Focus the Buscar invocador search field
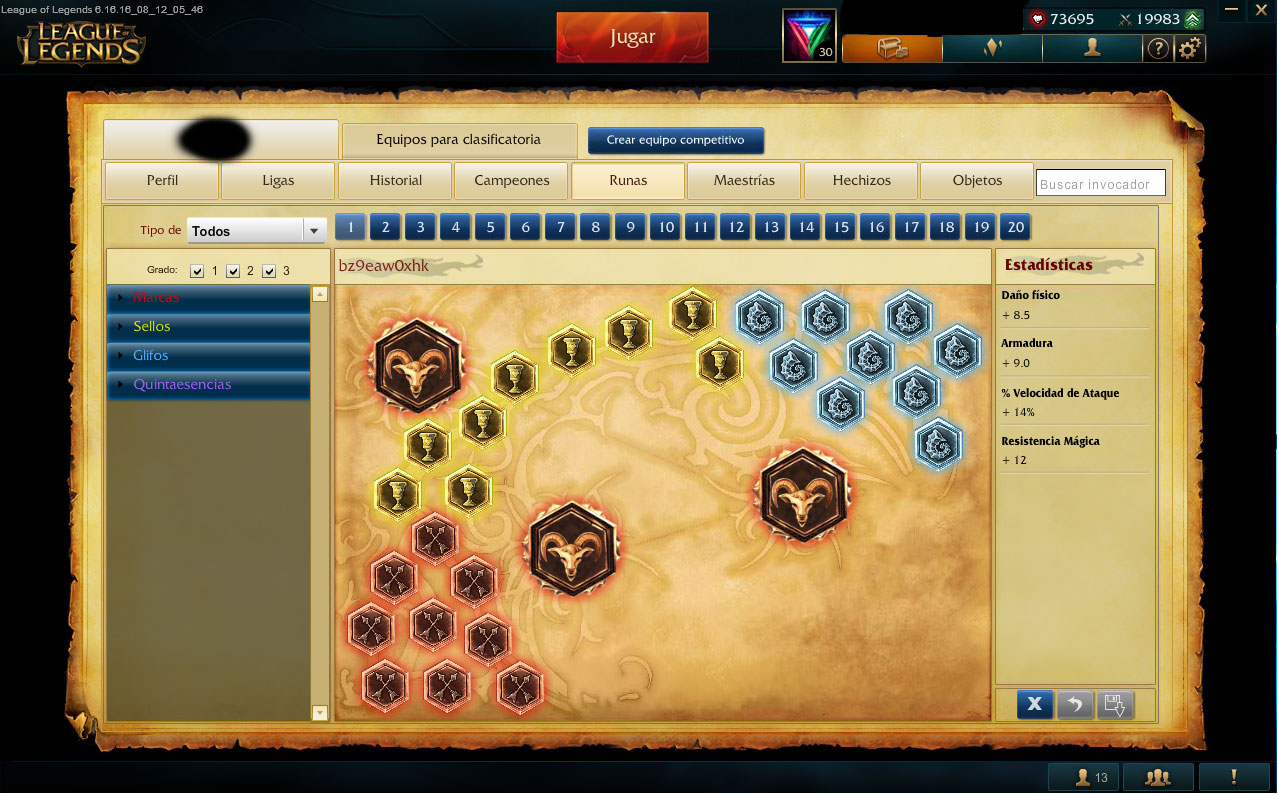This screenshot has height=795, width=1279. (1100, 184)
